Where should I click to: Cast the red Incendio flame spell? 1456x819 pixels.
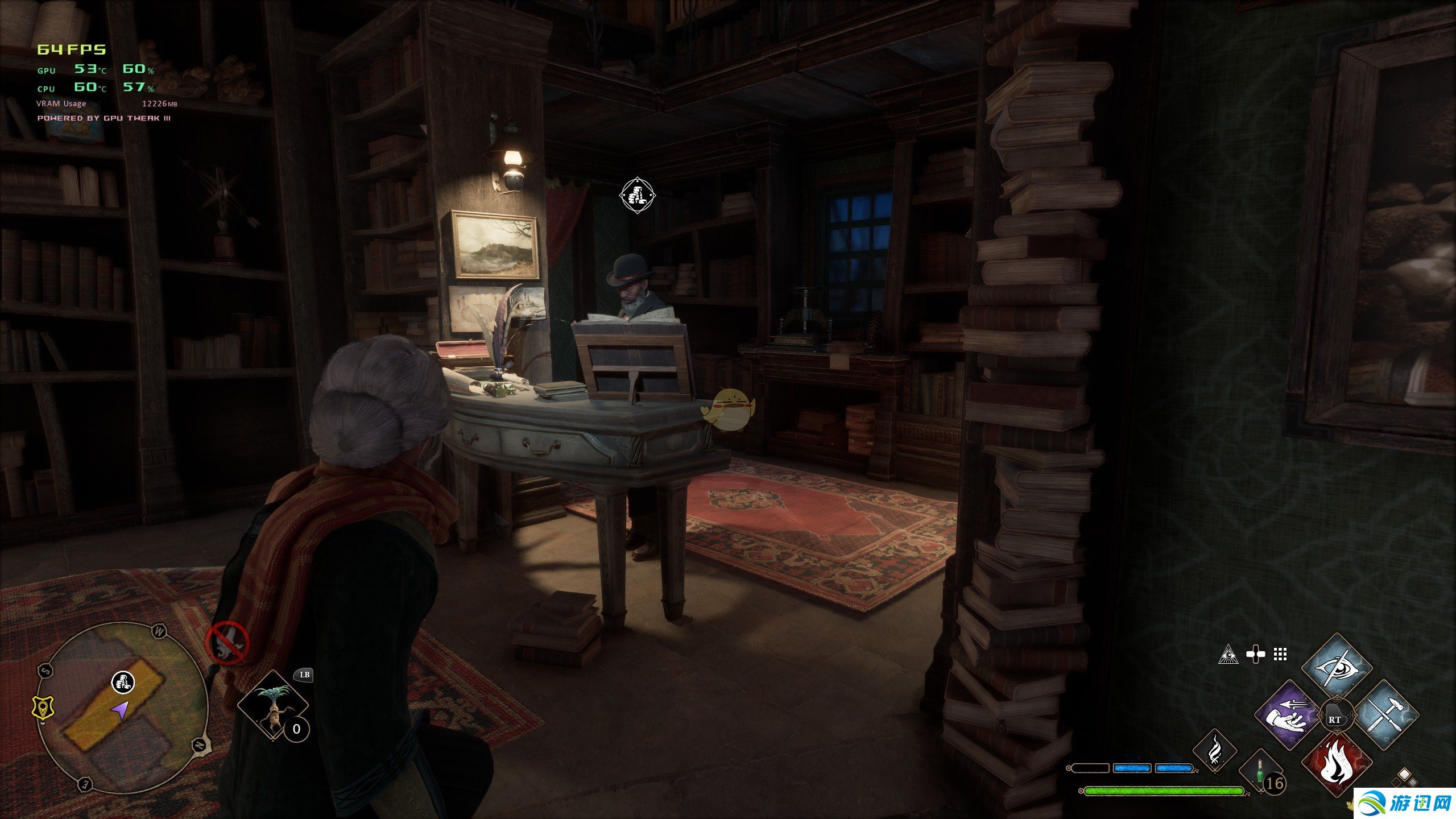[1335, 764]
